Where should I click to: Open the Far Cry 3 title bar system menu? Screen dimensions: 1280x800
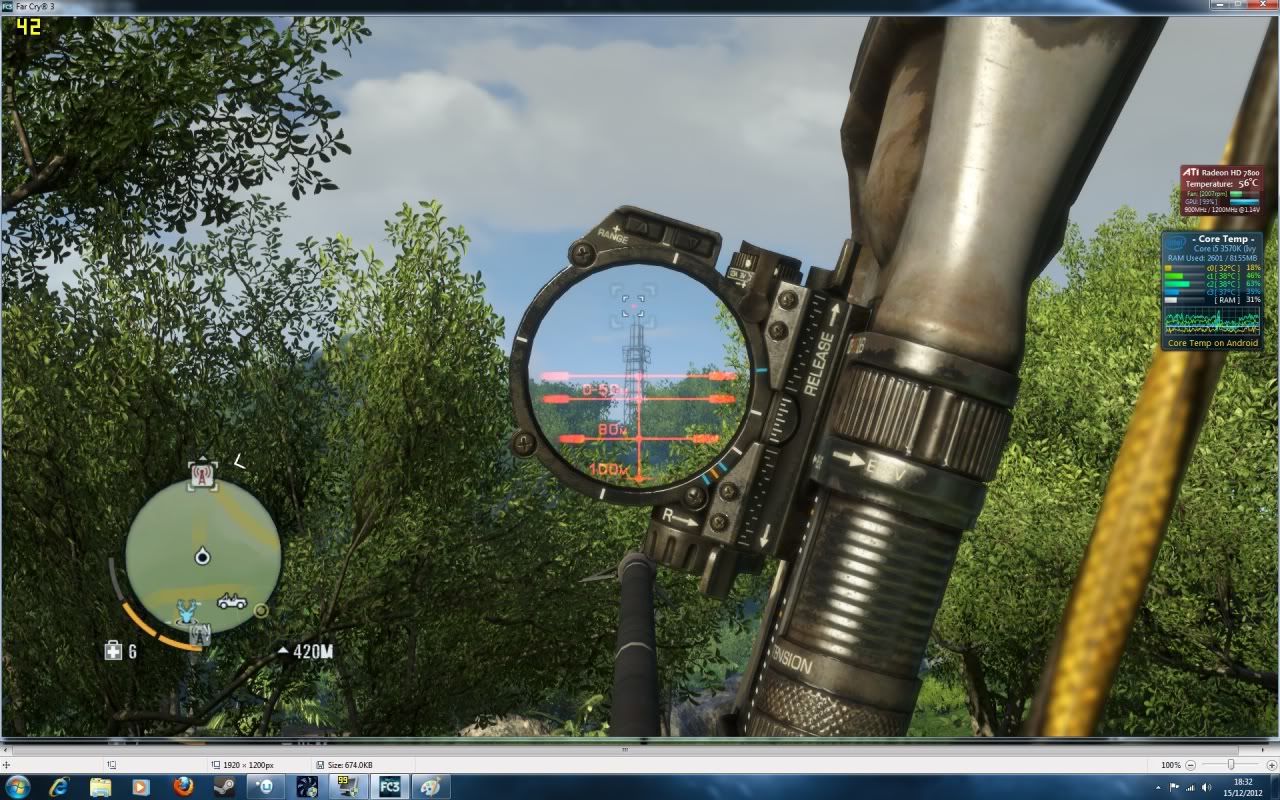[7, 5]
